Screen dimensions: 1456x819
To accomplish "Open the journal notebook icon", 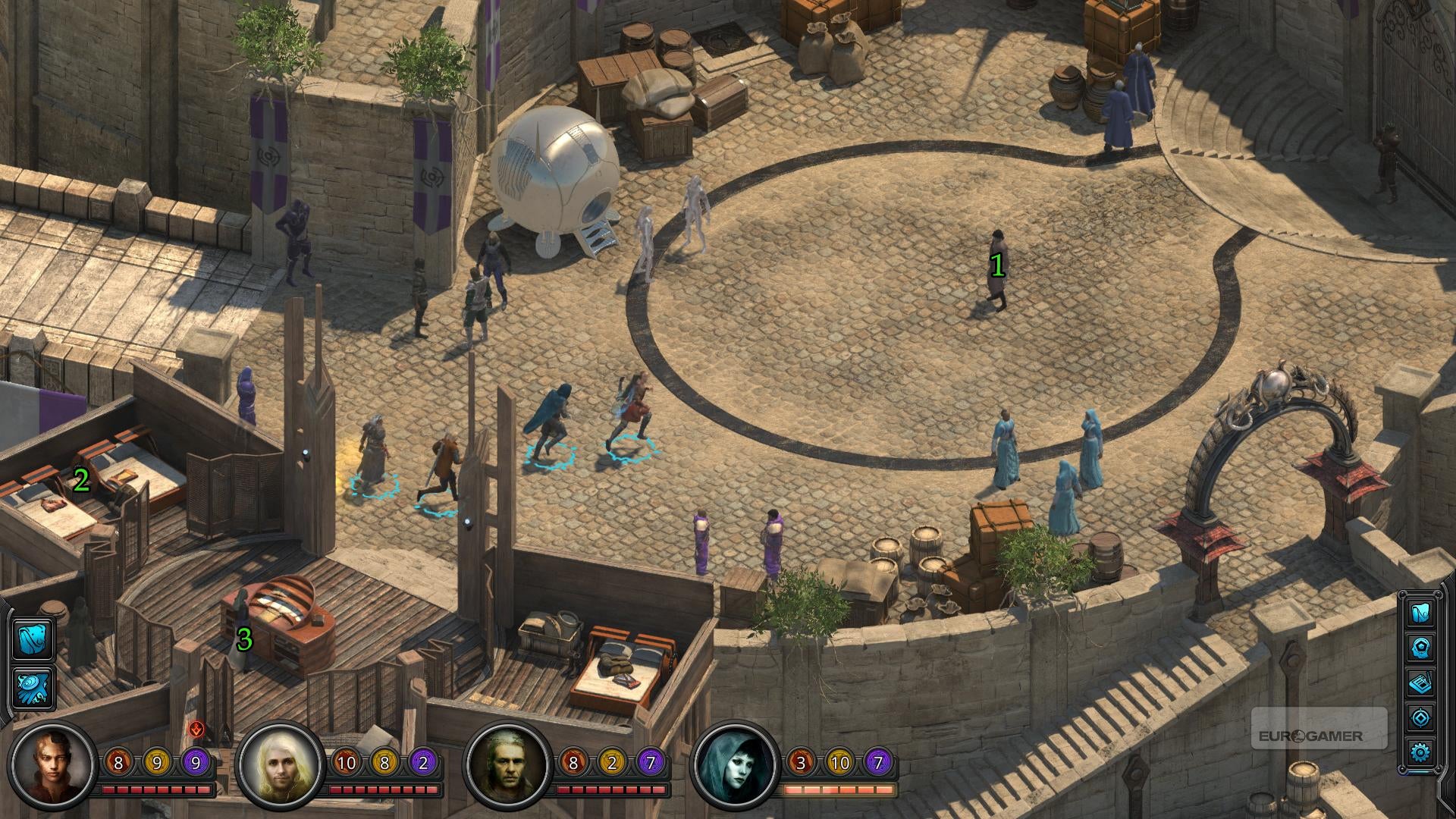I will tap(1420, 682).
